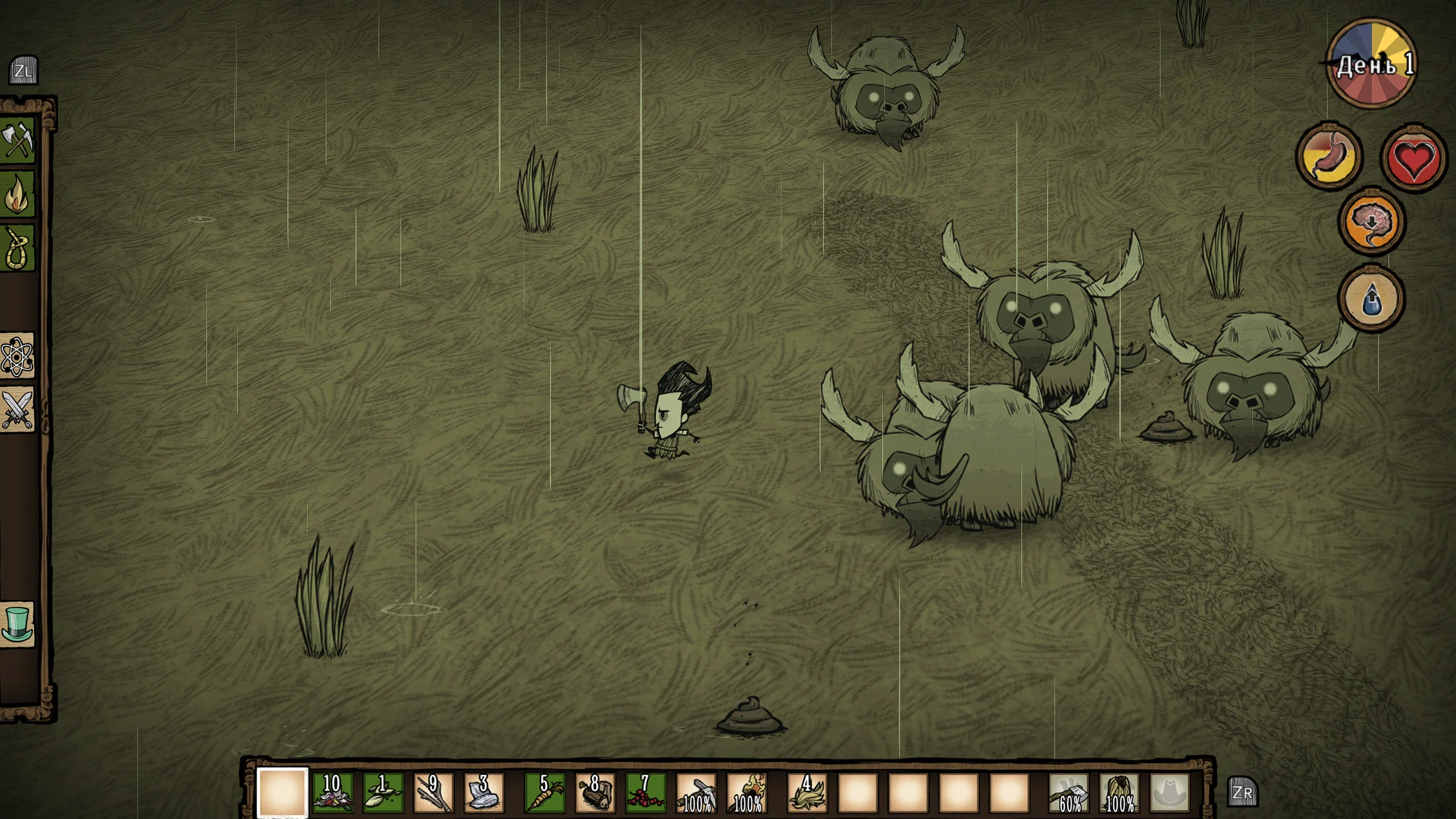Open the Fight crossed-swords crafting tab
Viewport: 1456px width, 819px height.
pyautogui.click(x=18, y=409)
